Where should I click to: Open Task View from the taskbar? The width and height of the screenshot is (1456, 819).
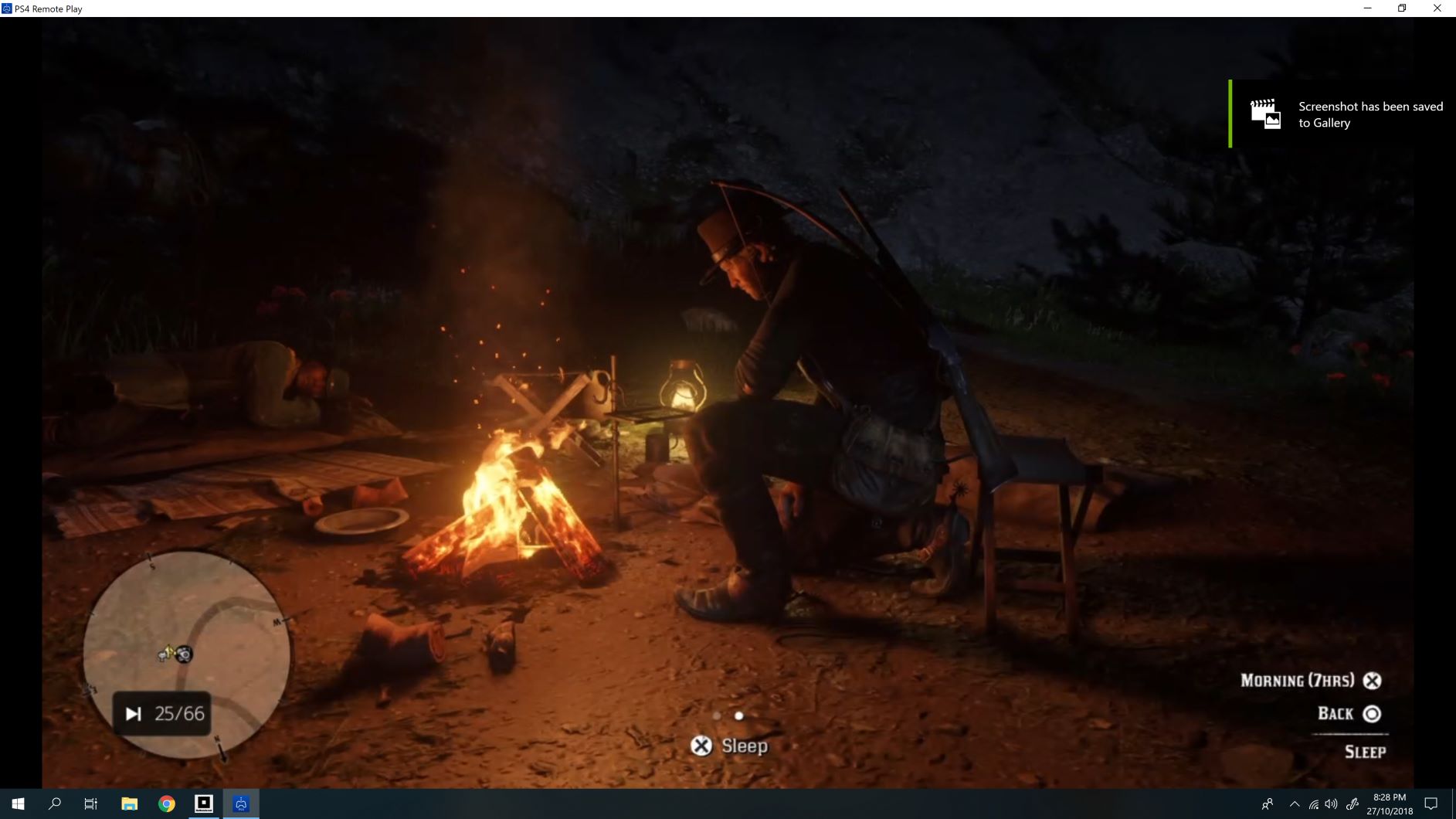[90, 803]
